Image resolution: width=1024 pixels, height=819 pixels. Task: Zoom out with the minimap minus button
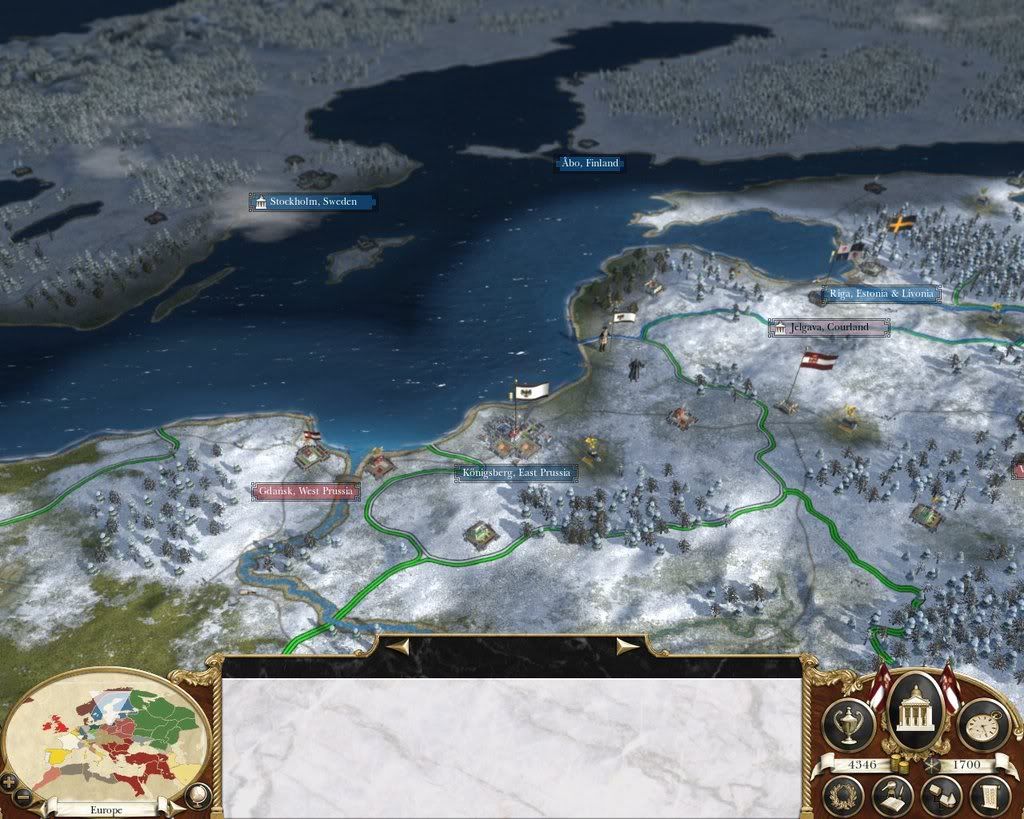pos(22,796)
